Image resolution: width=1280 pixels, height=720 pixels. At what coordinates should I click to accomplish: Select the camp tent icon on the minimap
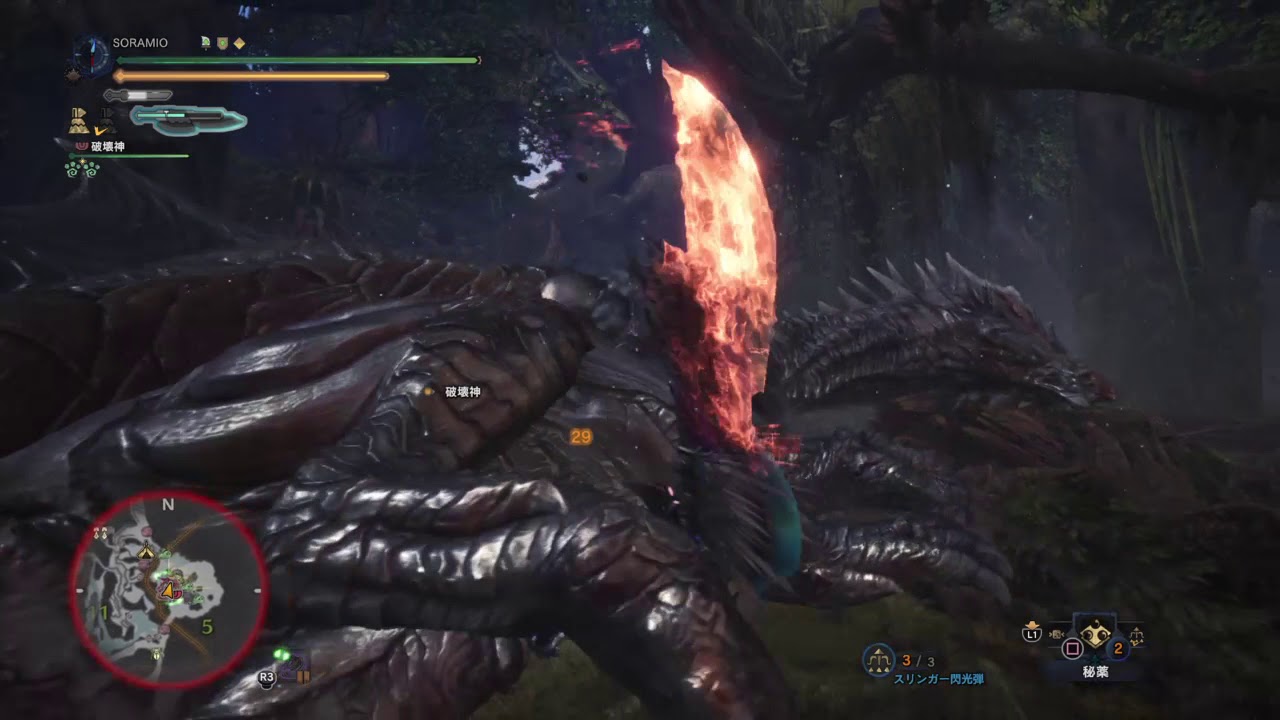coord(148,550)
